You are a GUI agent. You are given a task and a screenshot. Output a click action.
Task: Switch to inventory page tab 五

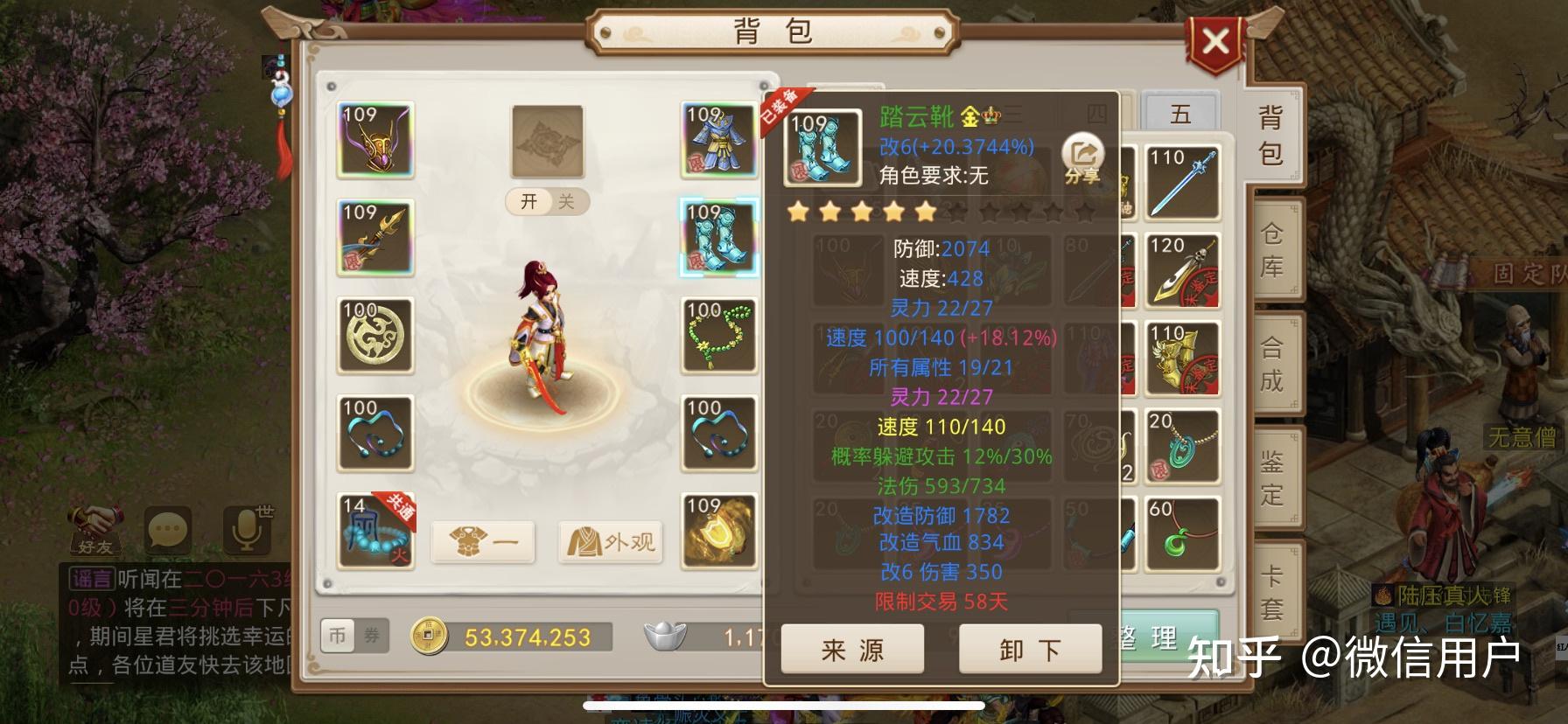(x=1182, y=115)
